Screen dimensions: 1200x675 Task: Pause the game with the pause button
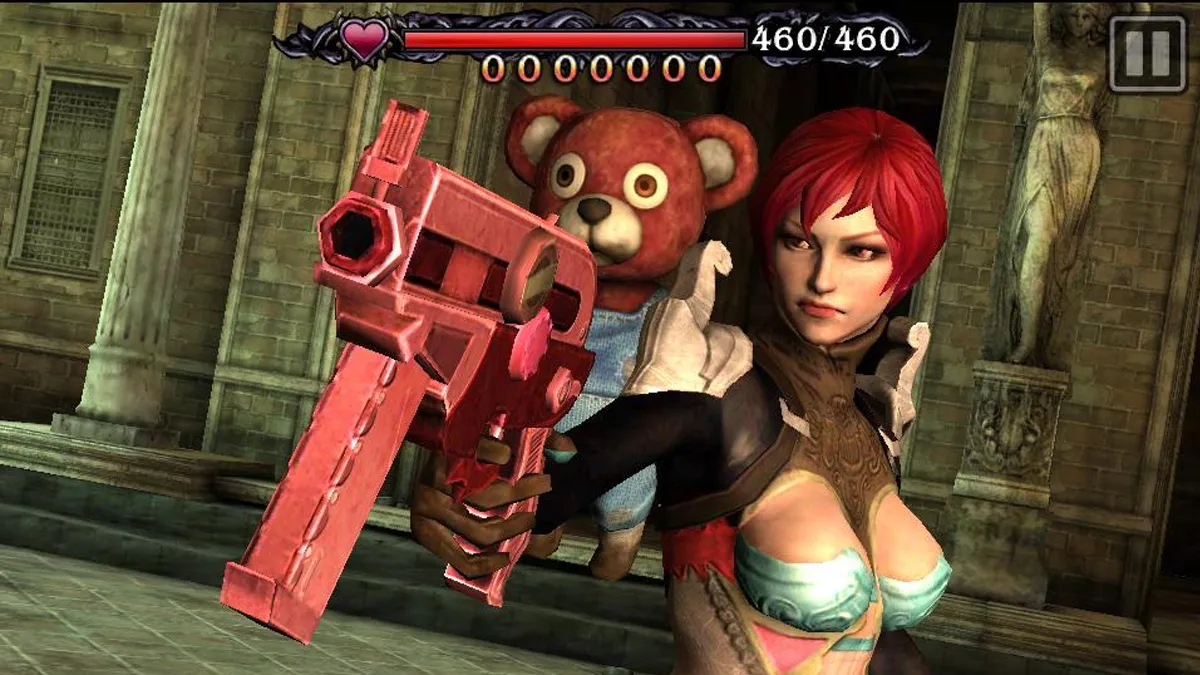(x=1147, y=54)
